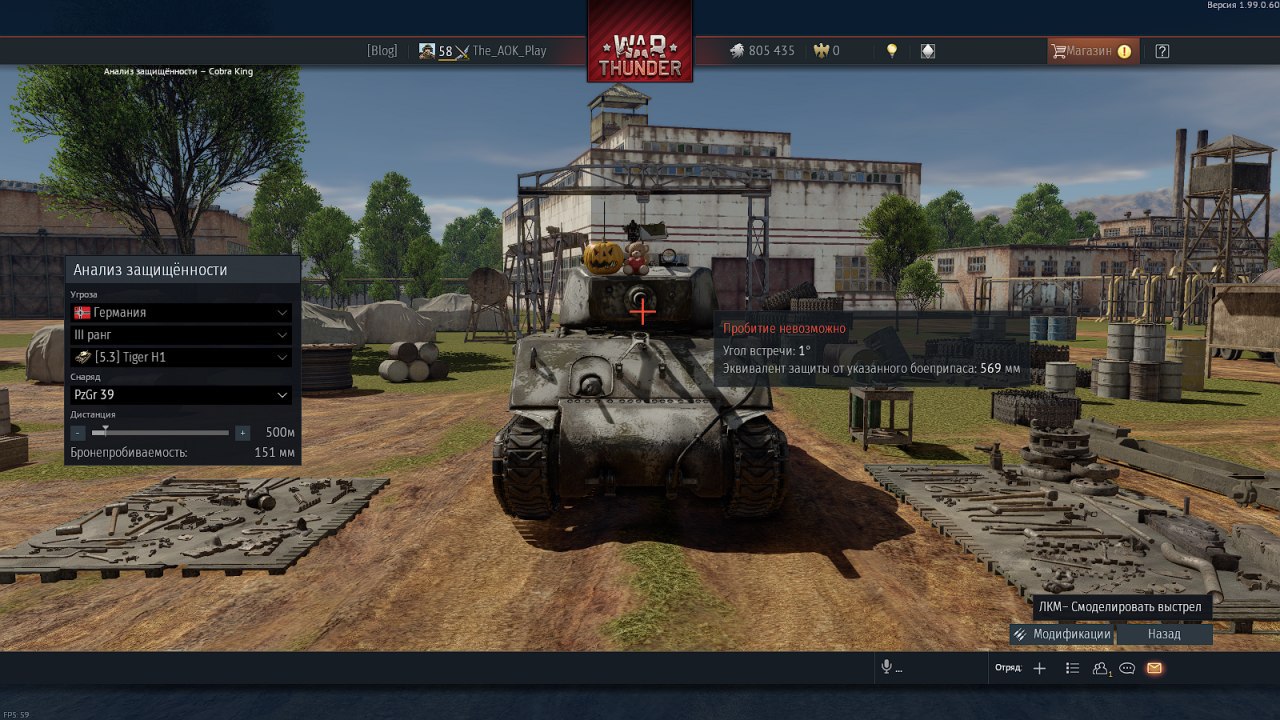Open the Магазин shop
1280x720 pixels.
[x=1090, y=51]
